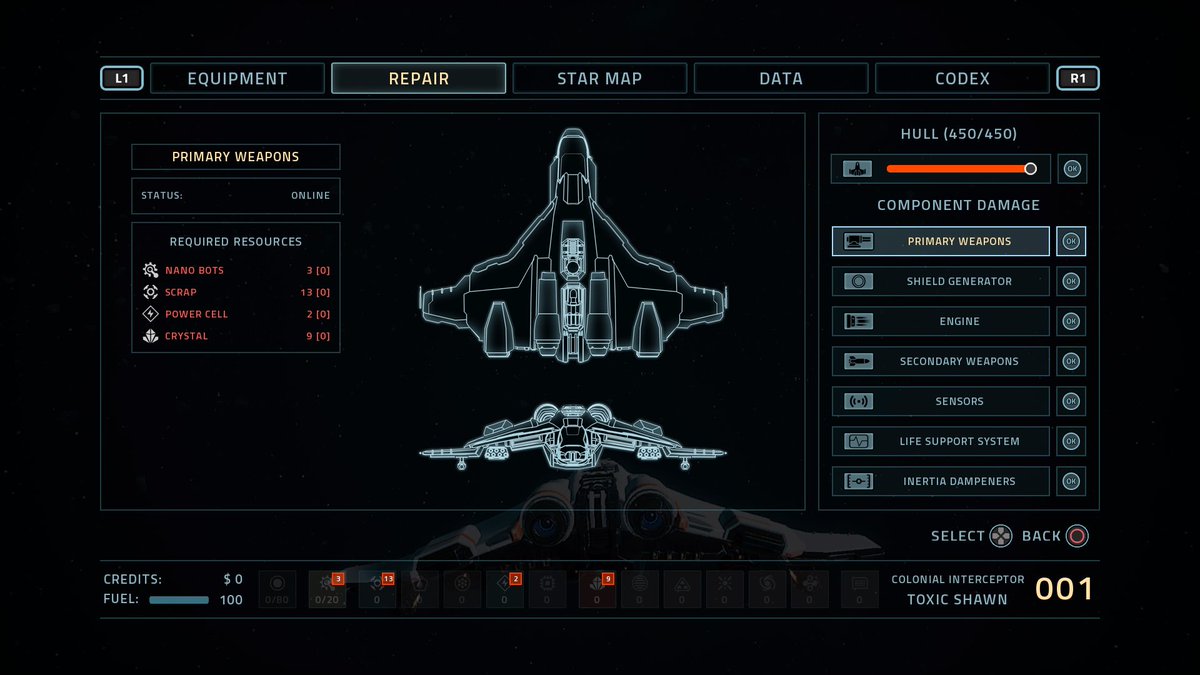The height and width of the screenshot is (675, 1200).
Task: Select the Sensors component
Action: tap(941, 401)
